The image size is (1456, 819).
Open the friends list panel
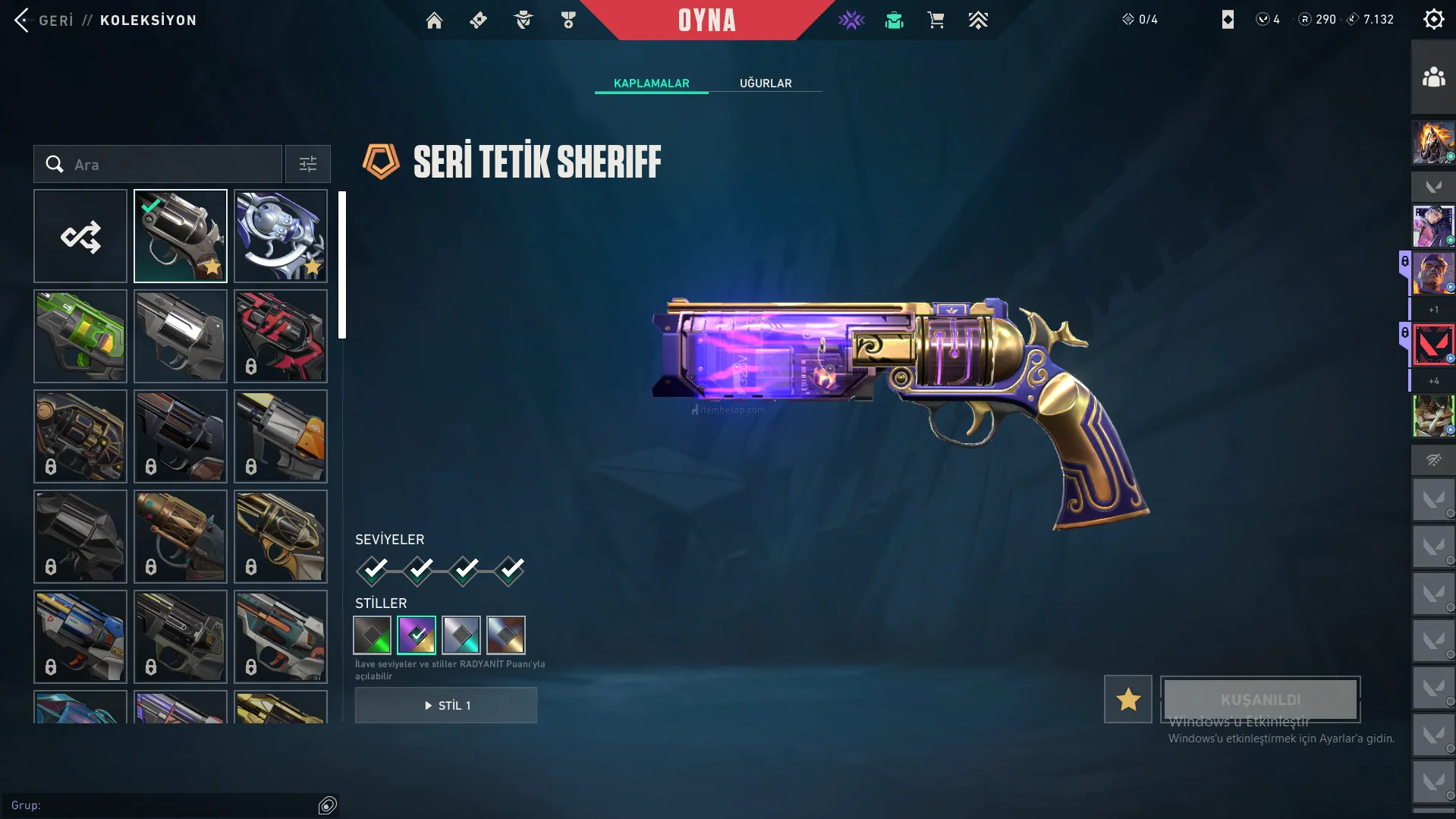tap(1433, 77)
